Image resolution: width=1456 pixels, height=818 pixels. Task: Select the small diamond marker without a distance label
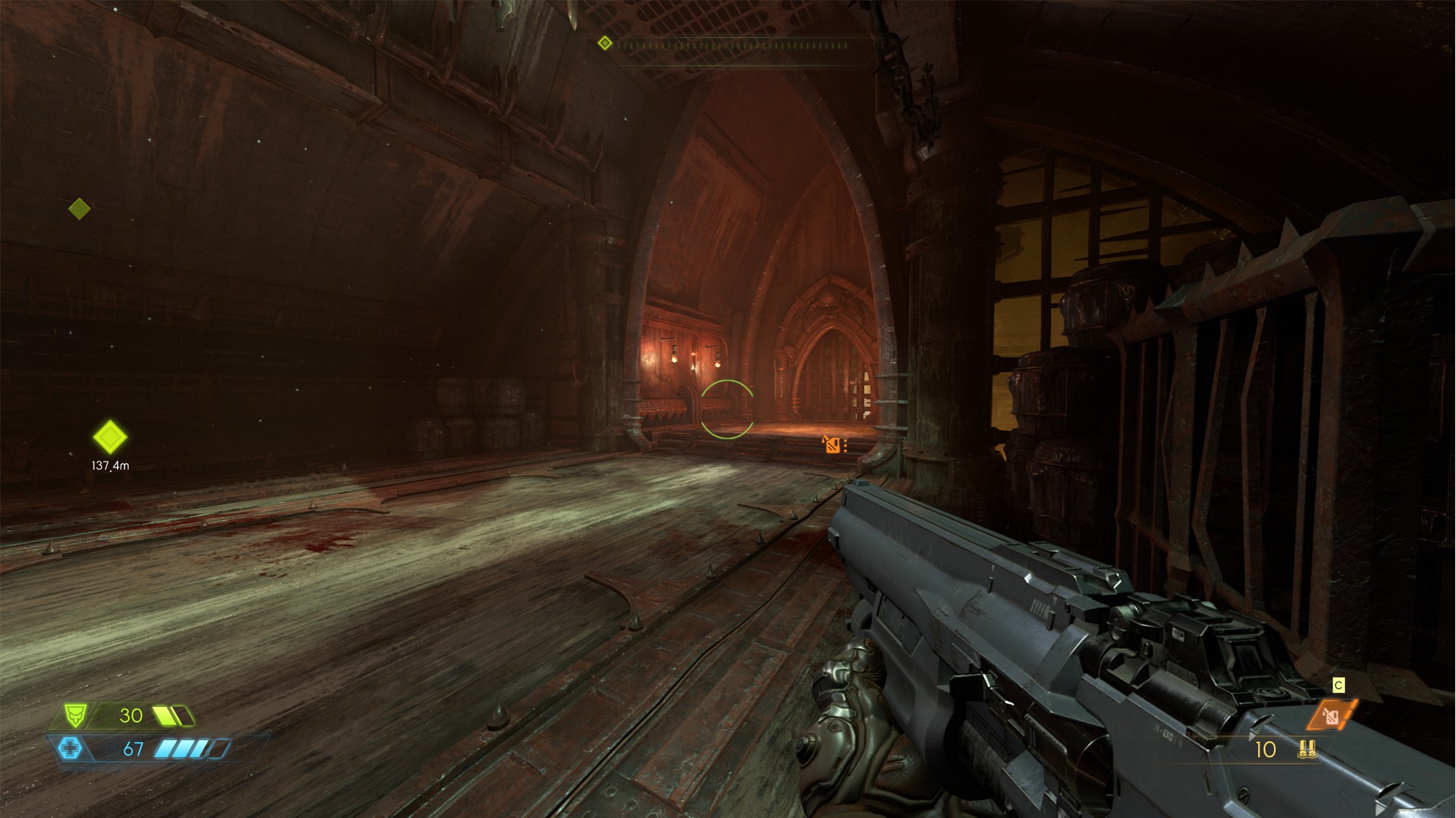coord(79,208)
